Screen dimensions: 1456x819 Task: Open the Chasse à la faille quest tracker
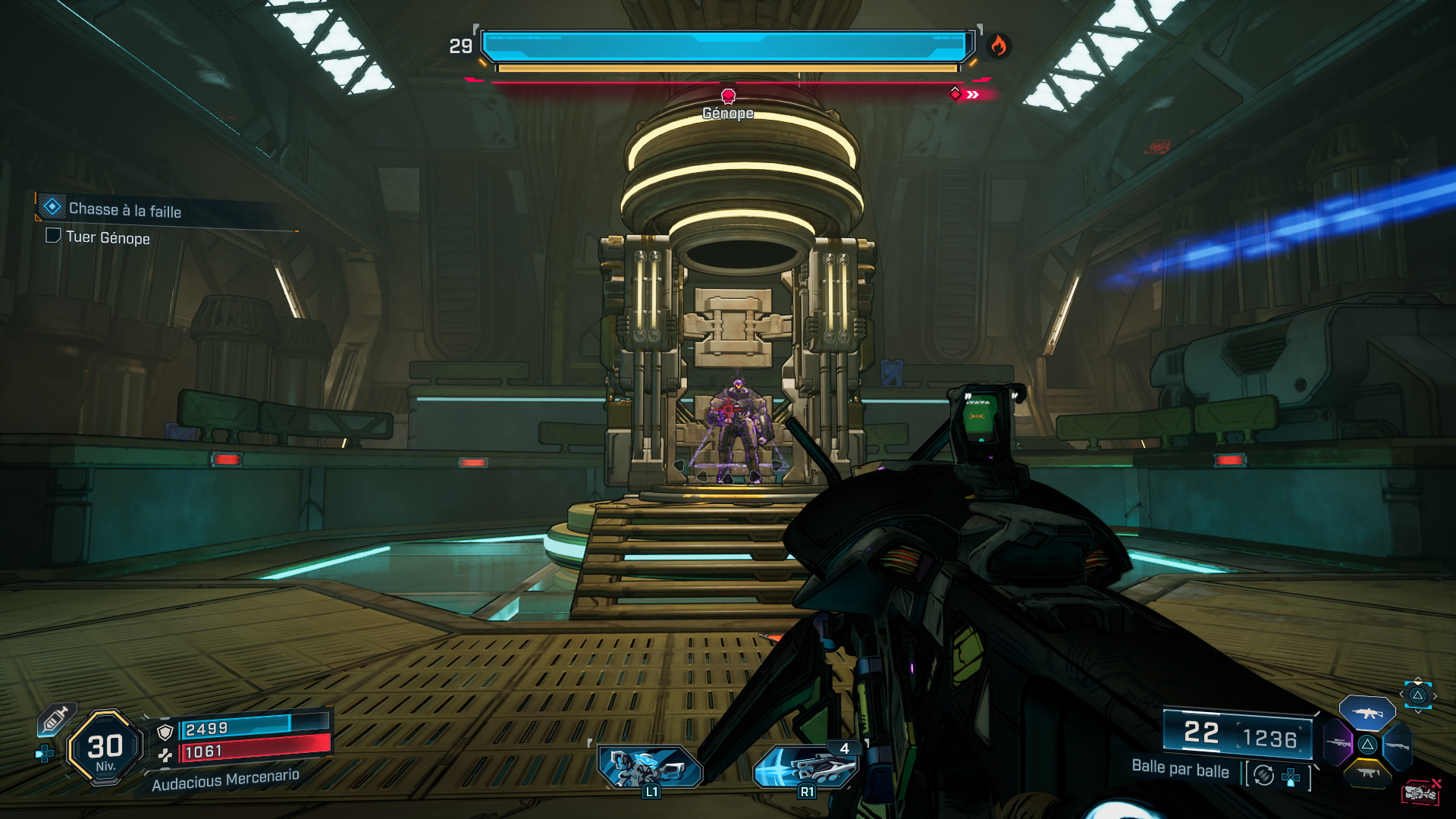coord(125,209)
